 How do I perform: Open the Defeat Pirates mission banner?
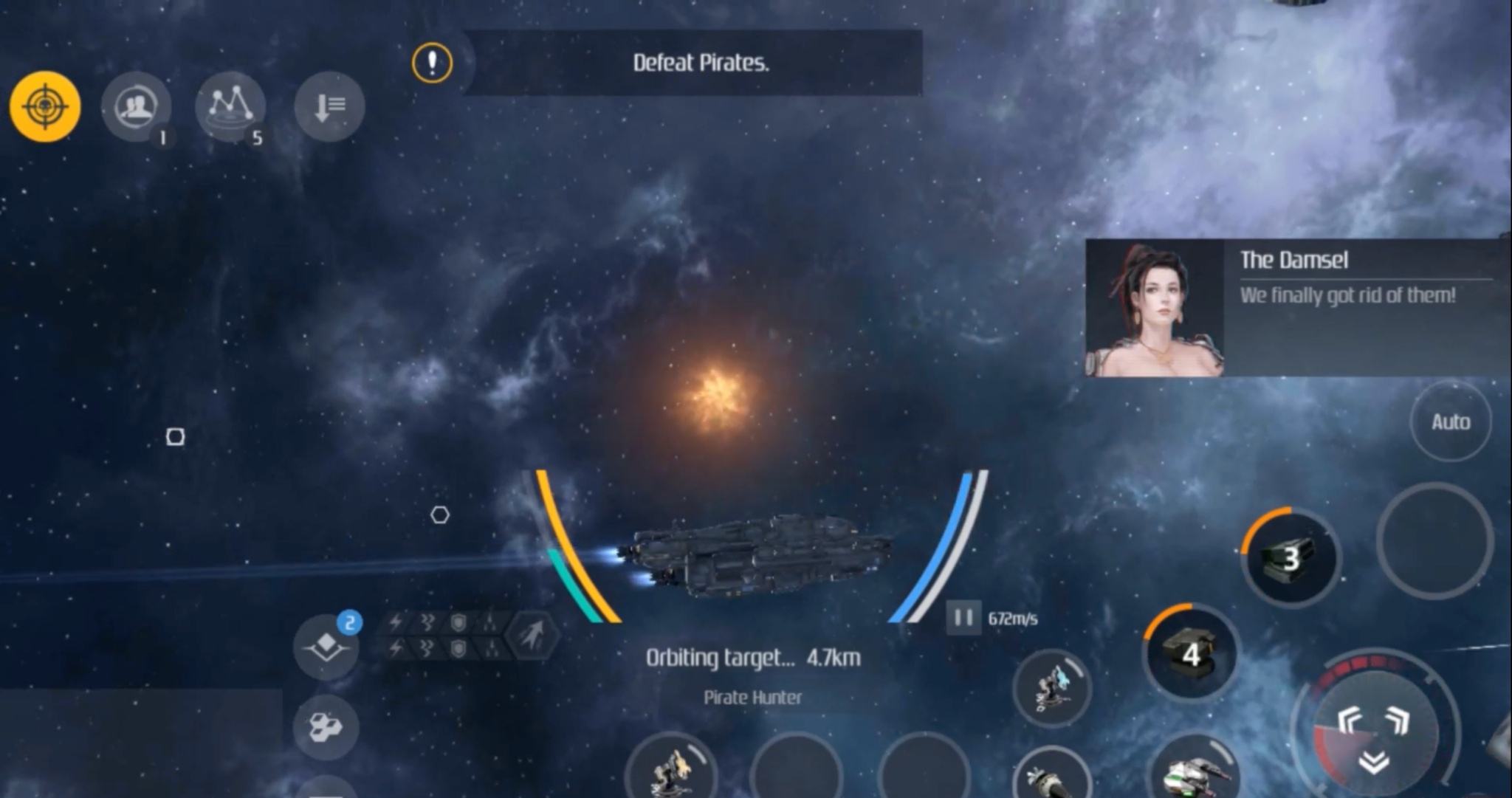click(x=701, y=63)
